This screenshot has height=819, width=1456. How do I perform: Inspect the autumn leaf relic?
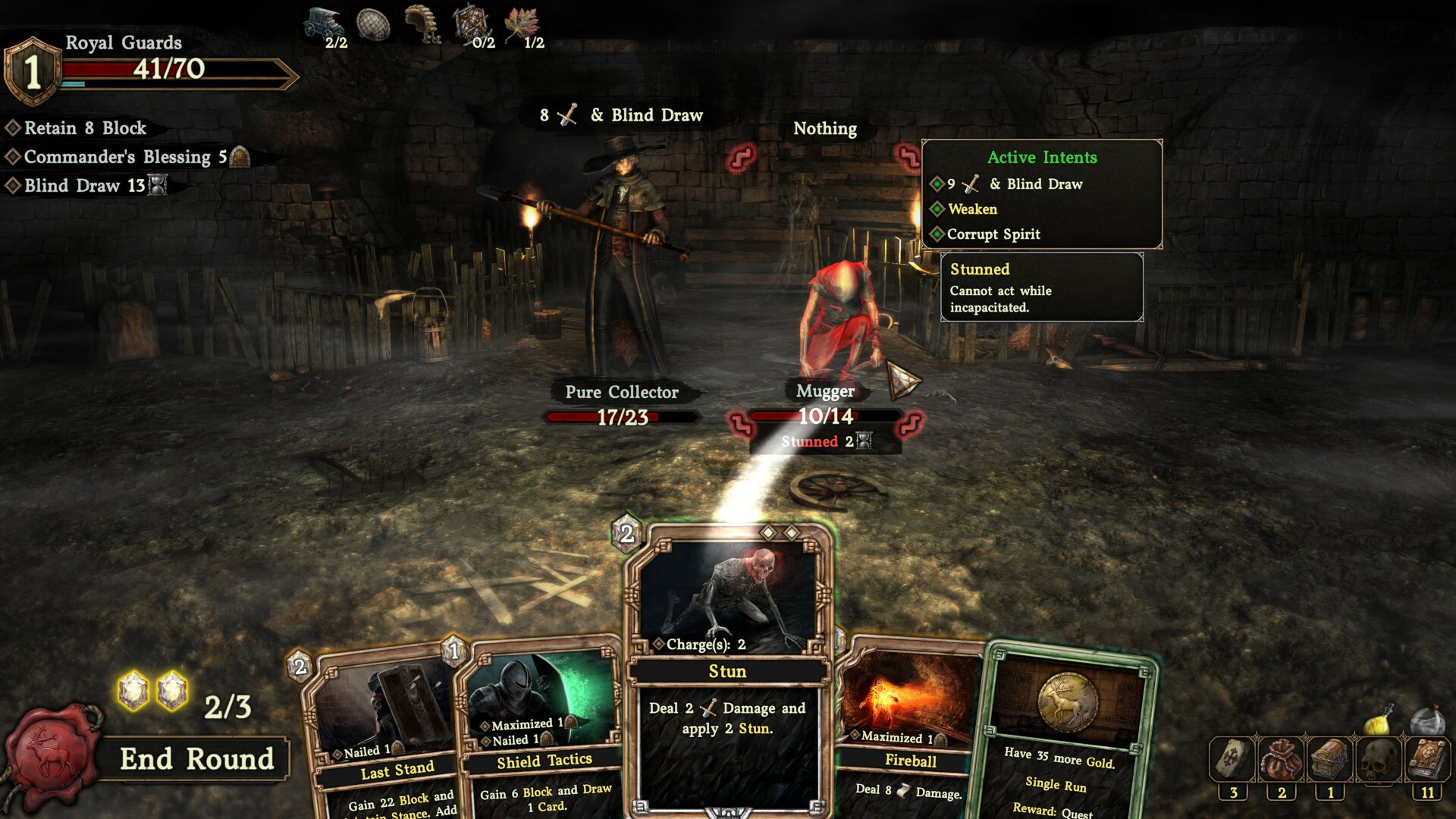pyautogui.click(x=522, y=23)
